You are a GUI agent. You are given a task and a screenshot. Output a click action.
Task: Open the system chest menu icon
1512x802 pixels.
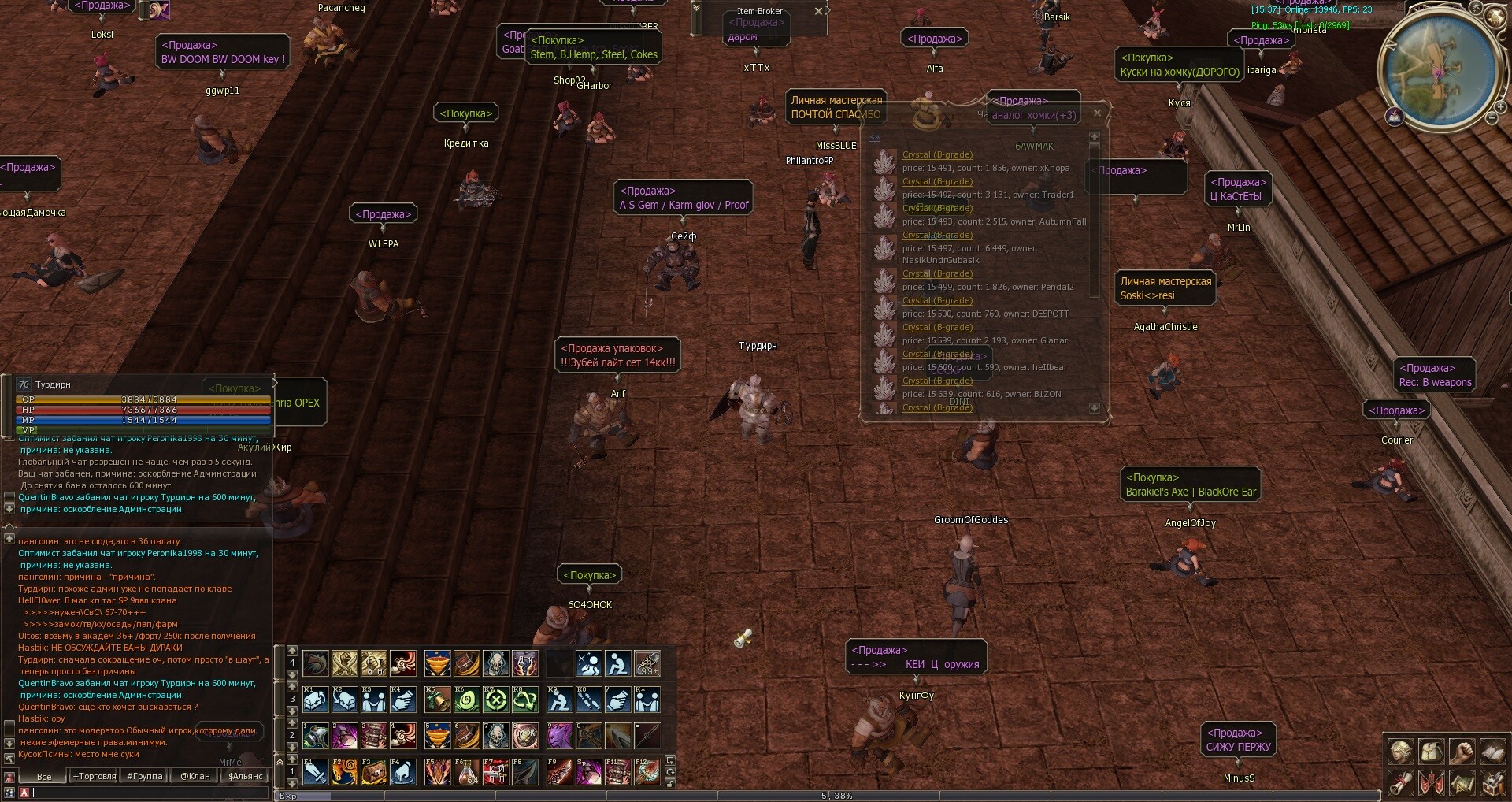click(x=1492, y=783)
